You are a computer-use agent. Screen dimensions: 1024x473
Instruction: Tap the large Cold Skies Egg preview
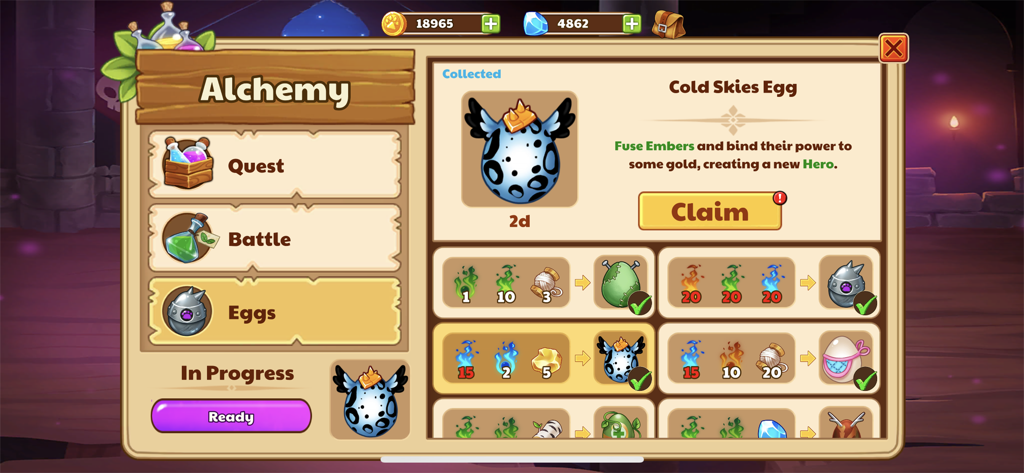click(519, 149)
